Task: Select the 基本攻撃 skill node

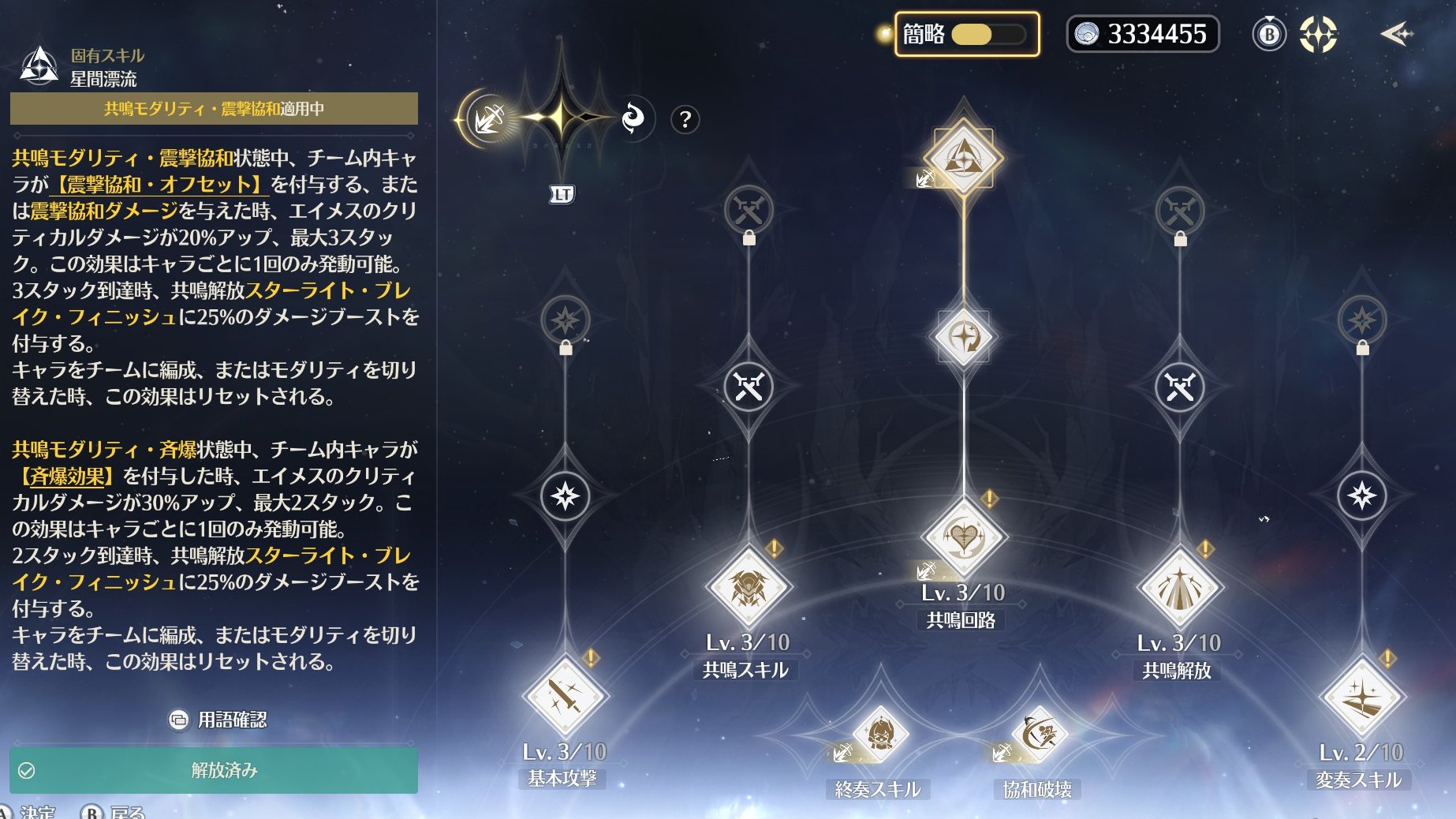Action: tap(565, 697)
